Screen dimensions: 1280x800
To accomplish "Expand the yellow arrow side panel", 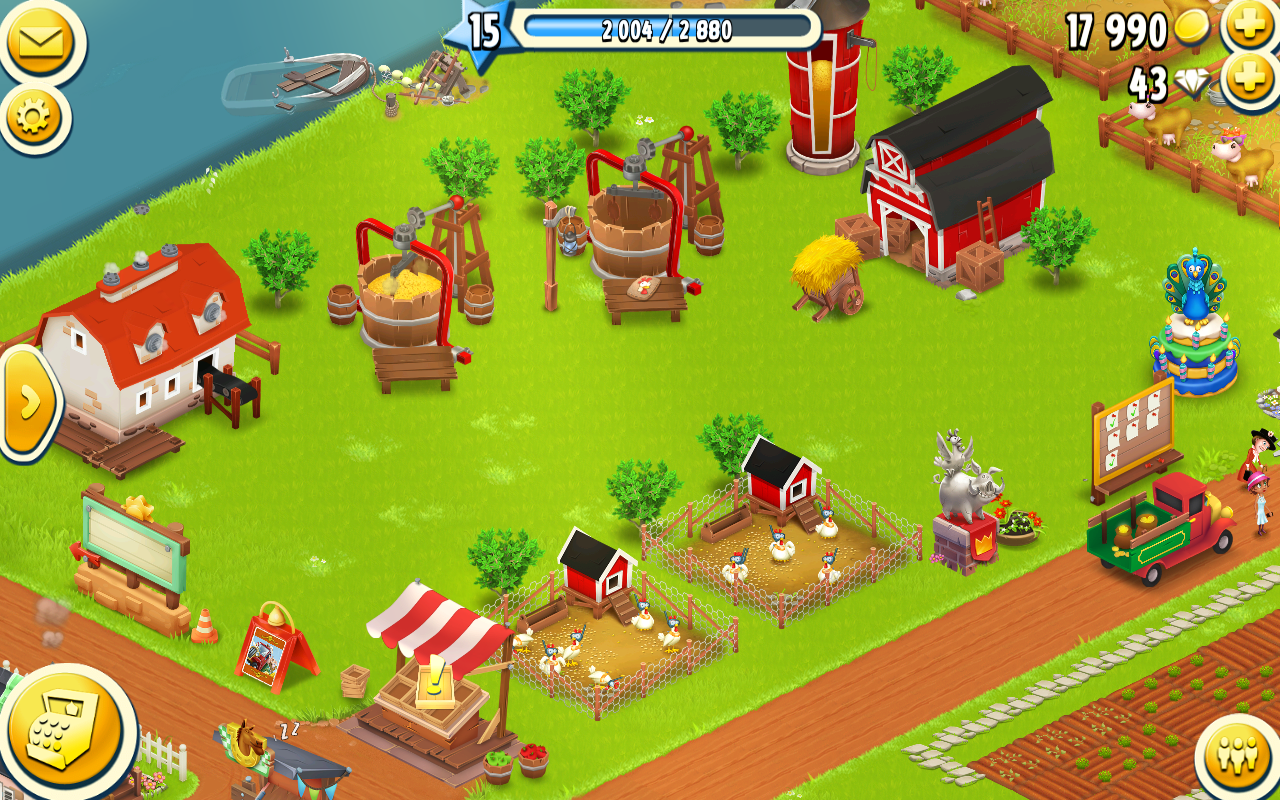I will 28,402.
